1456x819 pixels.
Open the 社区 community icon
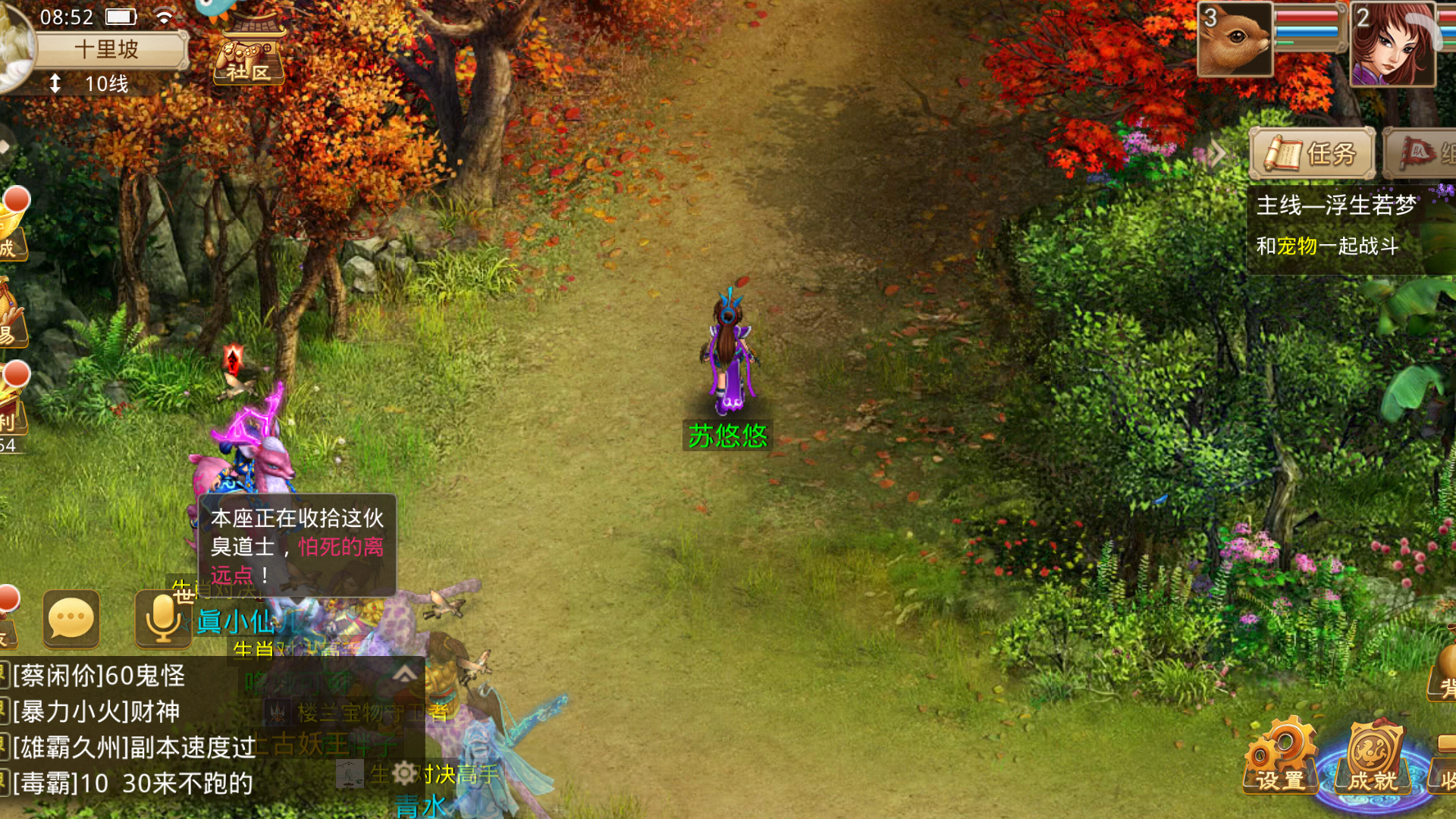click(x=249, y=55)
